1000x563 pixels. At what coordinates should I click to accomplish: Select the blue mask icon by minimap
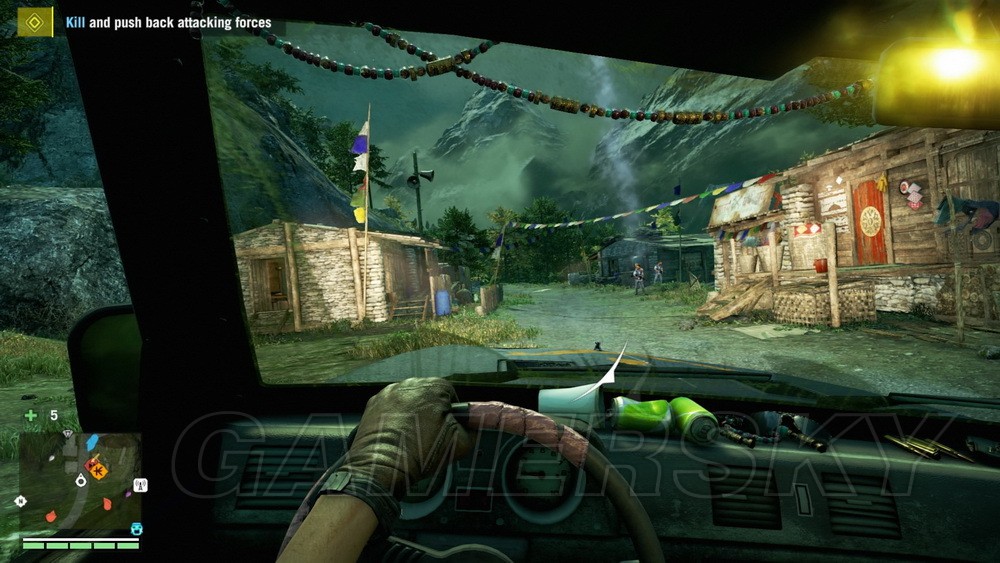(x=136, y=528)
